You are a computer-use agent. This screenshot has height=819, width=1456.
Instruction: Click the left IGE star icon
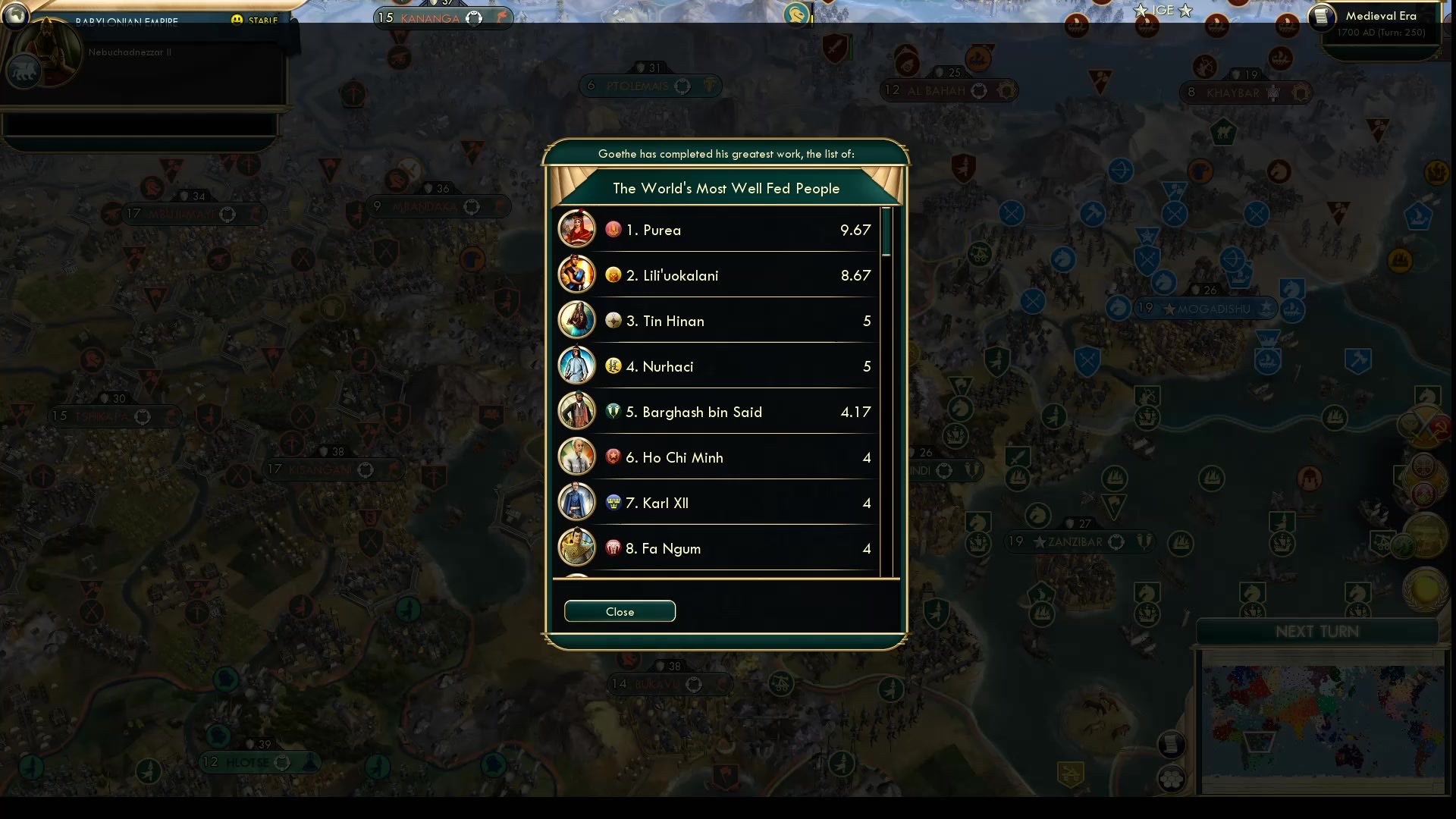(1140, 11)
